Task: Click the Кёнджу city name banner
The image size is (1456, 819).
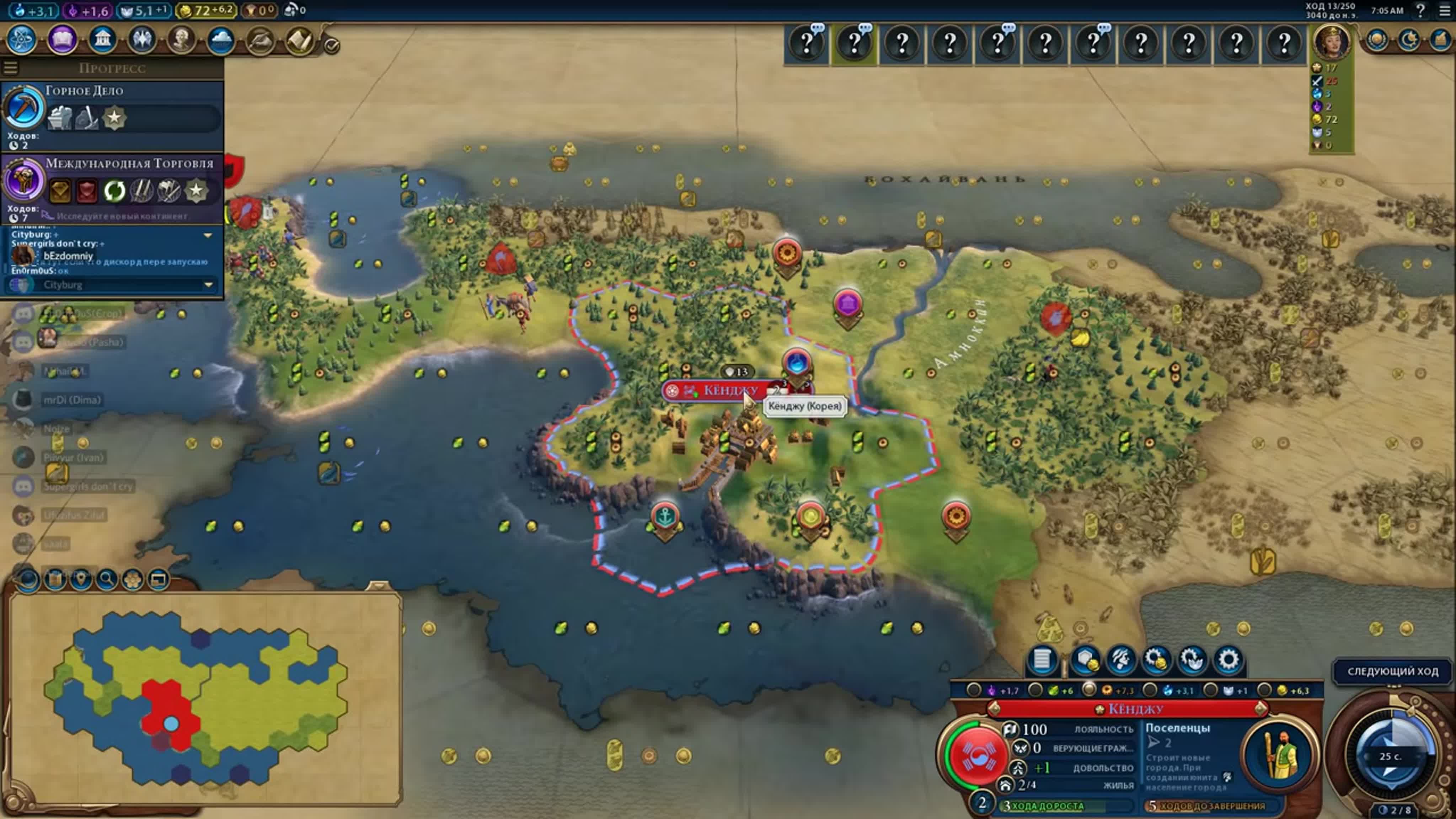Action: click(x=729, y=391)
